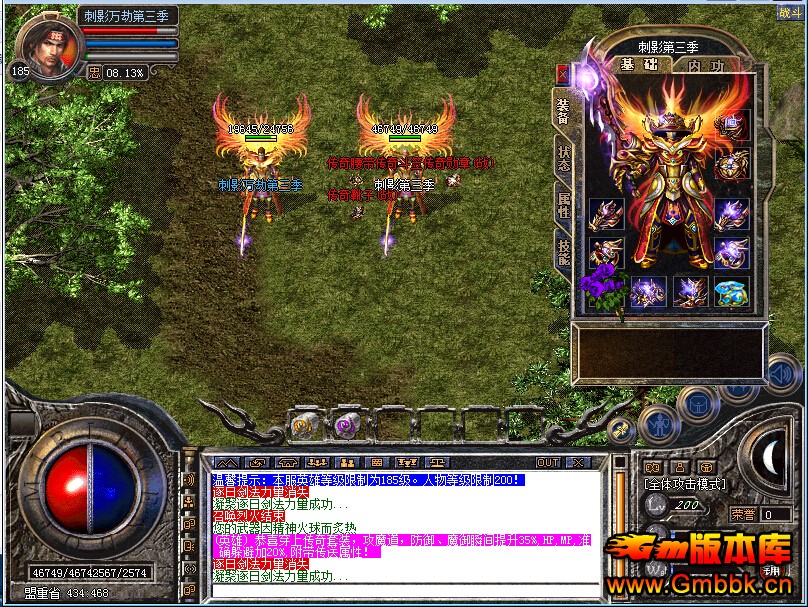Image resolution: width=808 pixels, height=607 pixels.
Task: Open the 属性 side tab
Action: point(564,208)
